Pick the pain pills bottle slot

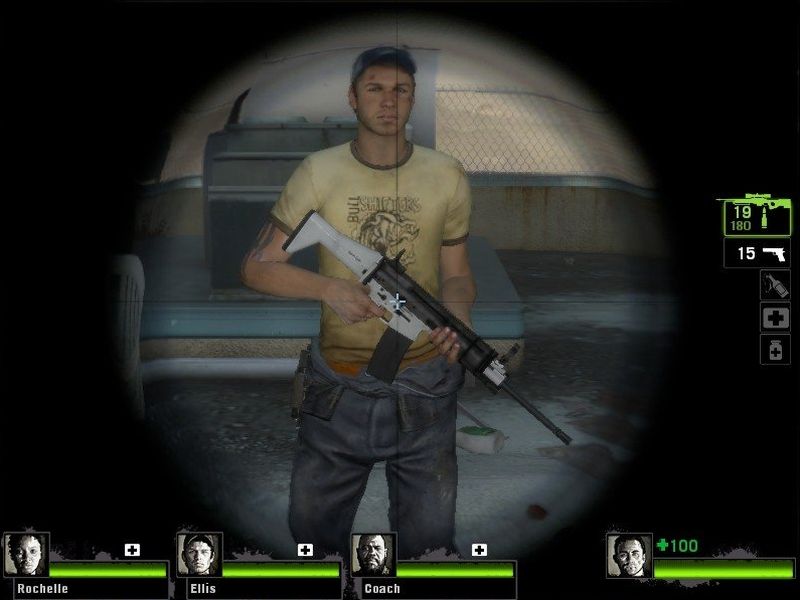click(x=775, y=349)
